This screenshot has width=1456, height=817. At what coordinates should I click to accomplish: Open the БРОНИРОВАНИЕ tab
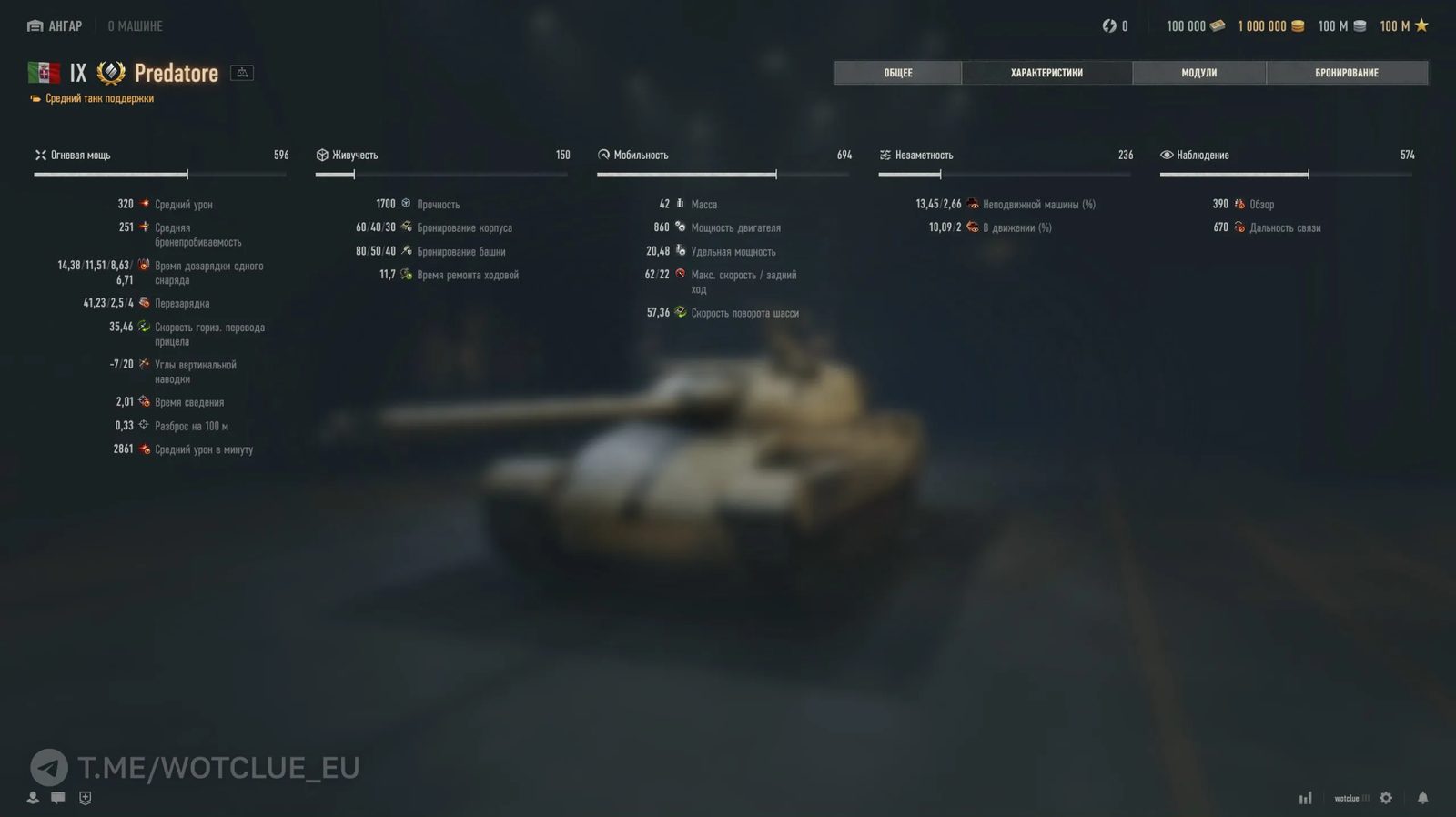pos(1348,72)
